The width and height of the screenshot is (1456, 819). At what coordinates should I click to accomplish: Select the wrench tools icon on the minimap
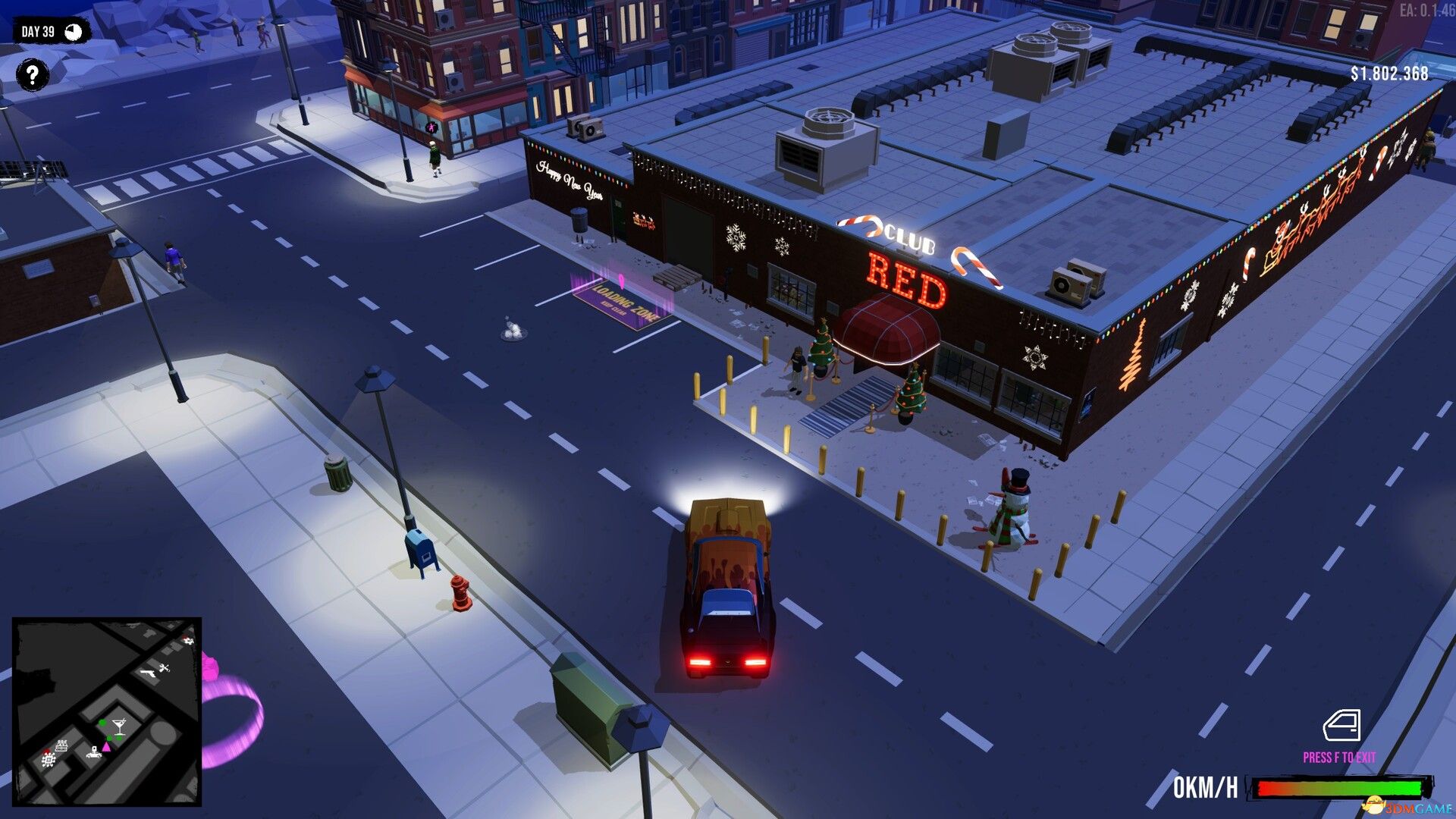tap(165, 667)
